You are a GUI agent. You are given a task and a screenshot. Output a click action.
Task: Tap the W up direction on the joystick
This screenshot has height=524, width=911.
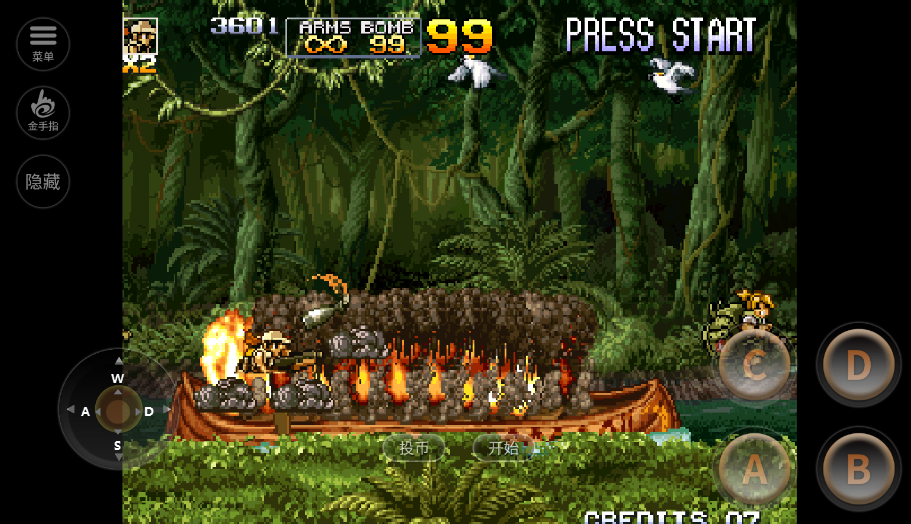118,376
